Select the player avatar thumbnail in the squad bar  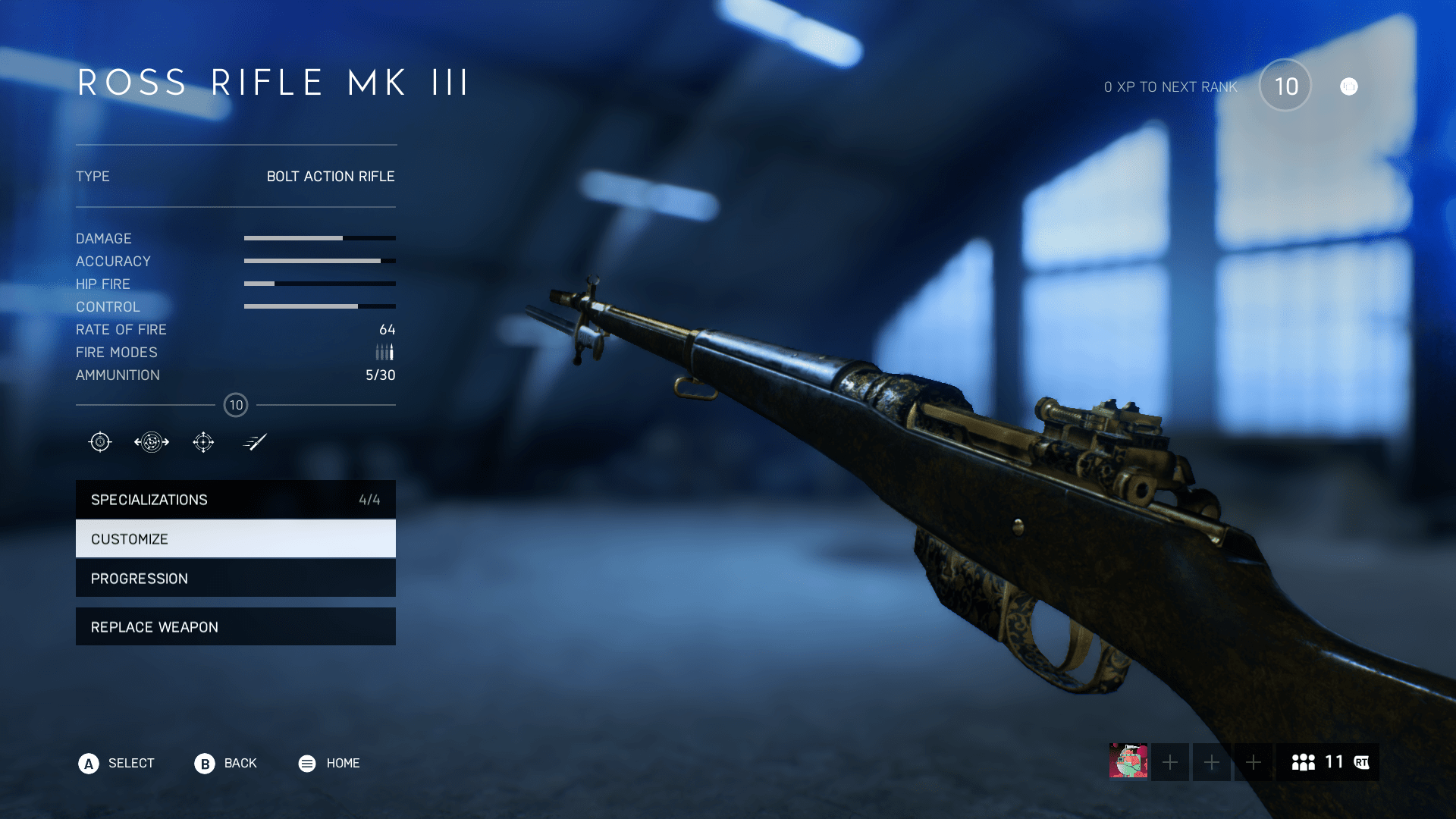1131,762
